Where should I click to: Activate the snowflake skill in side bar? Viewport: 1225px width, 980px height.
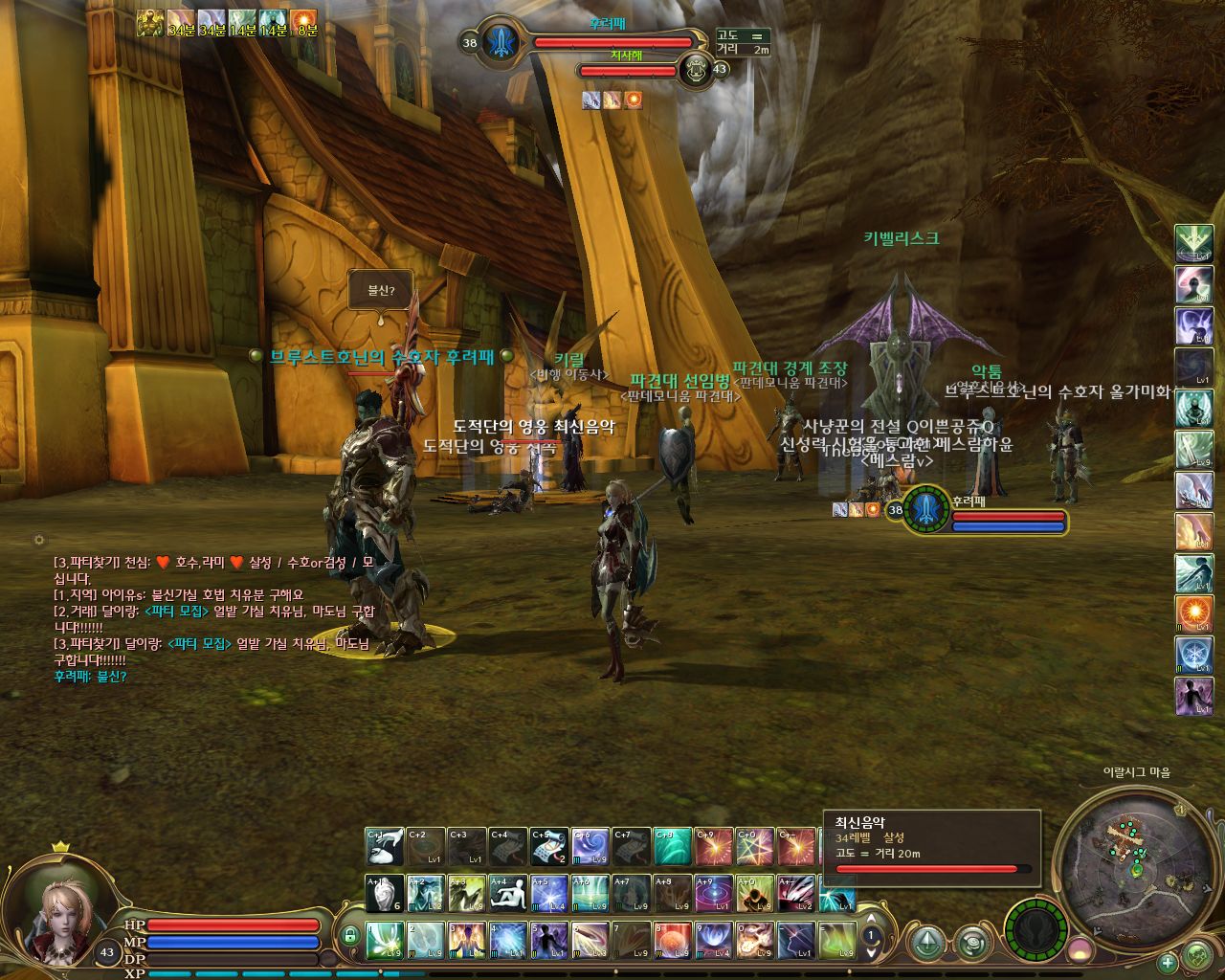tap(1193, 655)
